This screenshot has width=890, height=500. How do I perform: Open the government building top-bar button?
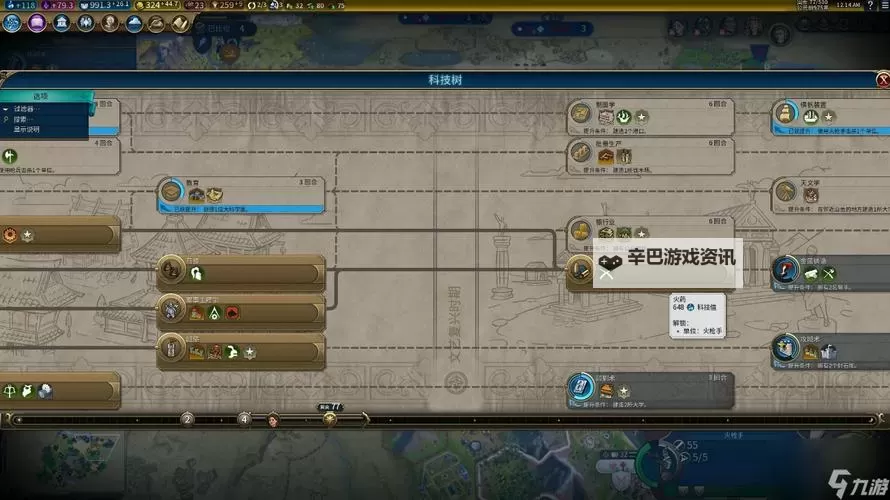click(62, 23)
